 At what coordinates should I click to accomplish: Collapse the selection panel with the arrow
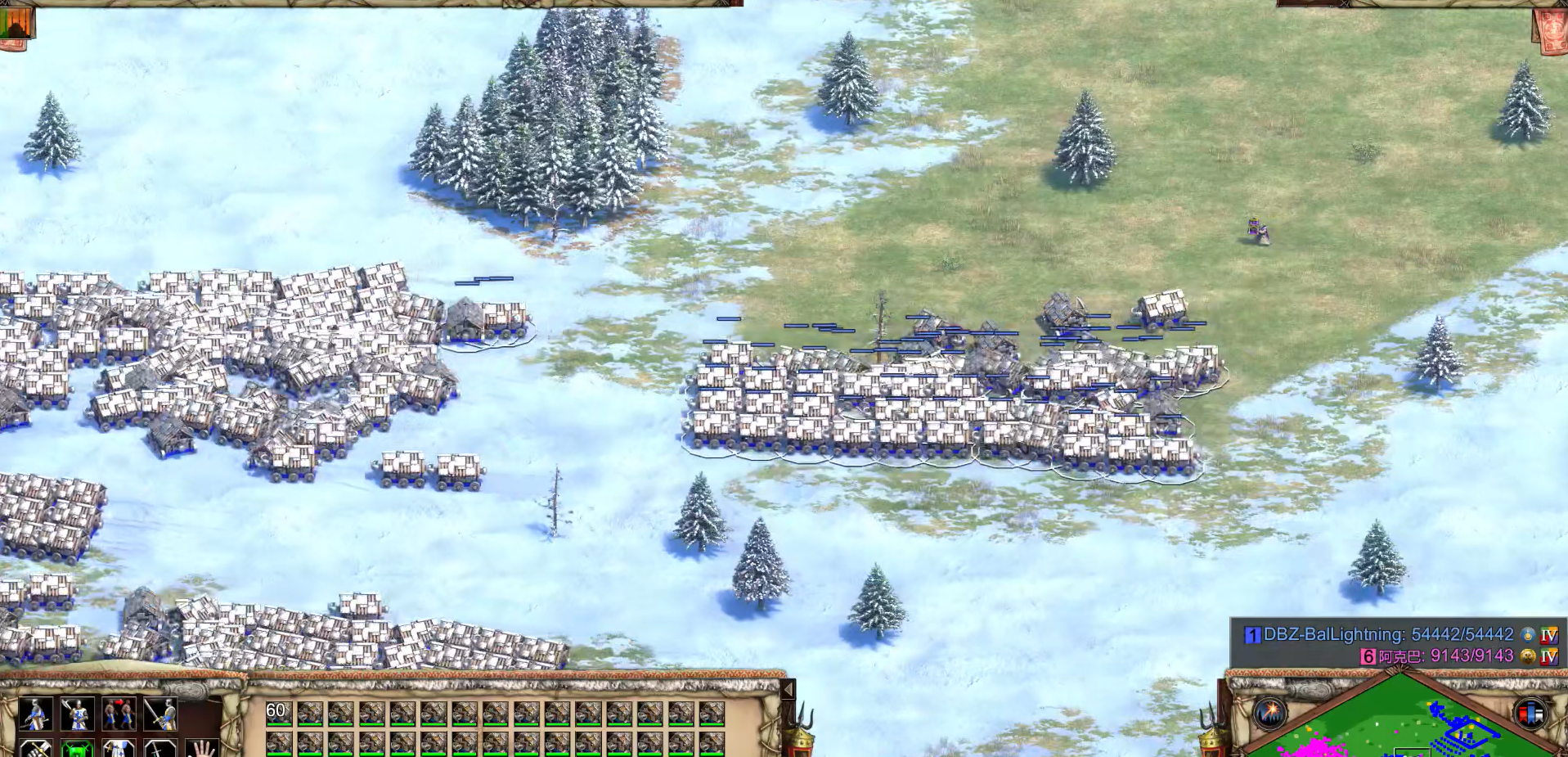point(788,690)
